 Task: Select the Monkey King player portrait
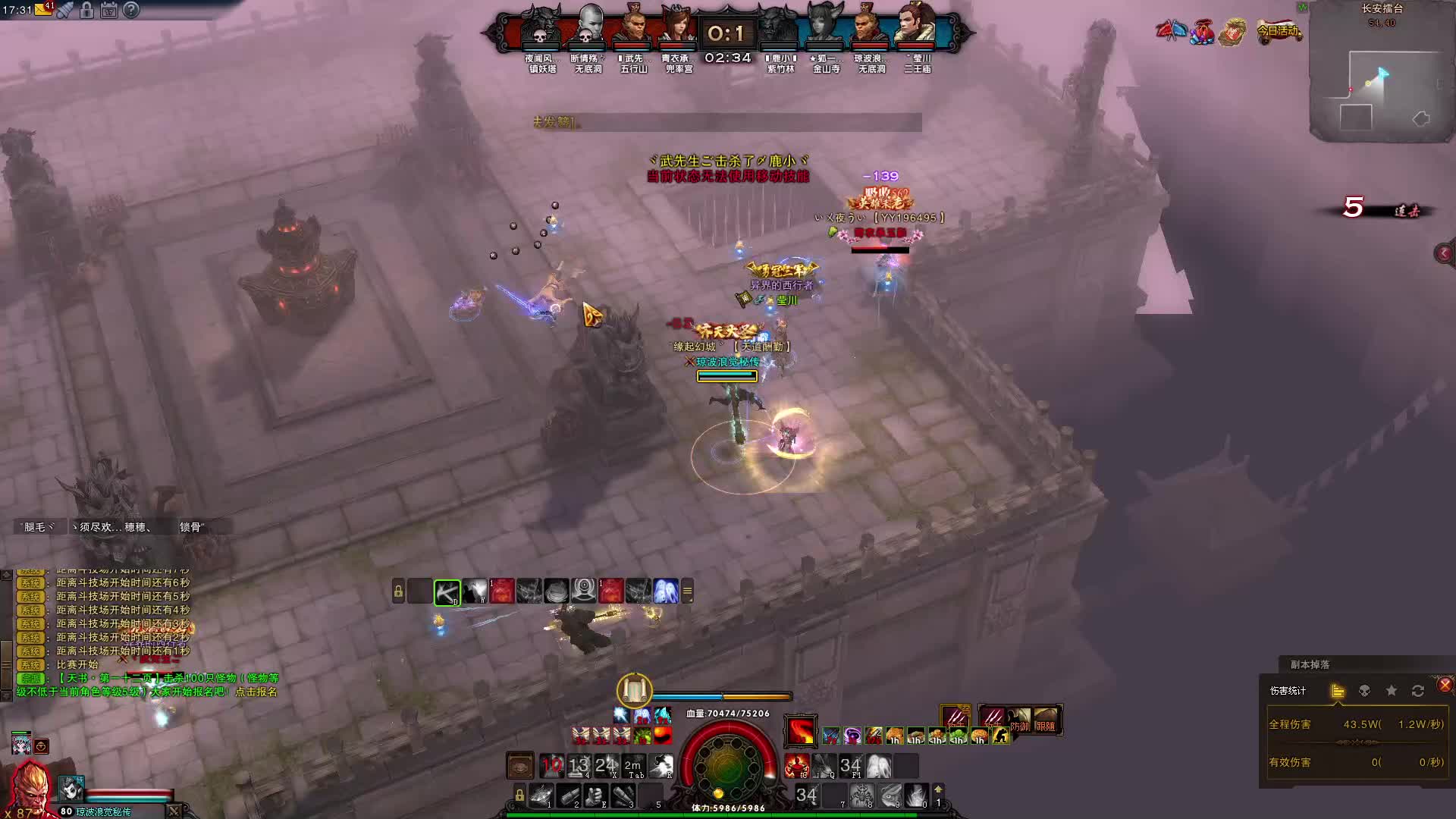(x=29, y=787)
